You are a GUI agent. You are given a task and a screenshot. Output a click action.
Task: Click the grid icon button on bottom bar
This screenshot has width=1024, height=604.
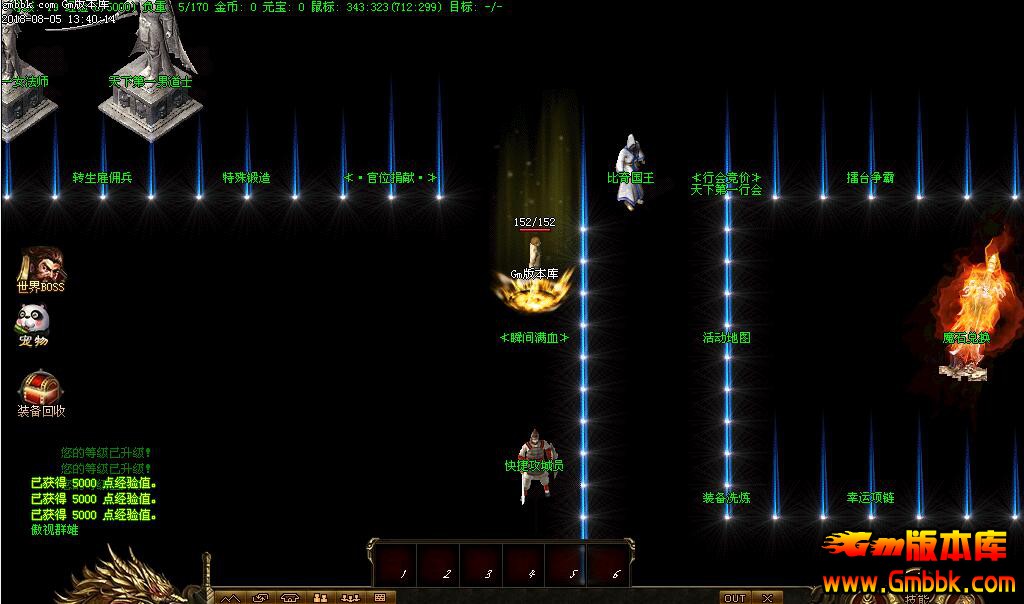click(x=380, y=598)
